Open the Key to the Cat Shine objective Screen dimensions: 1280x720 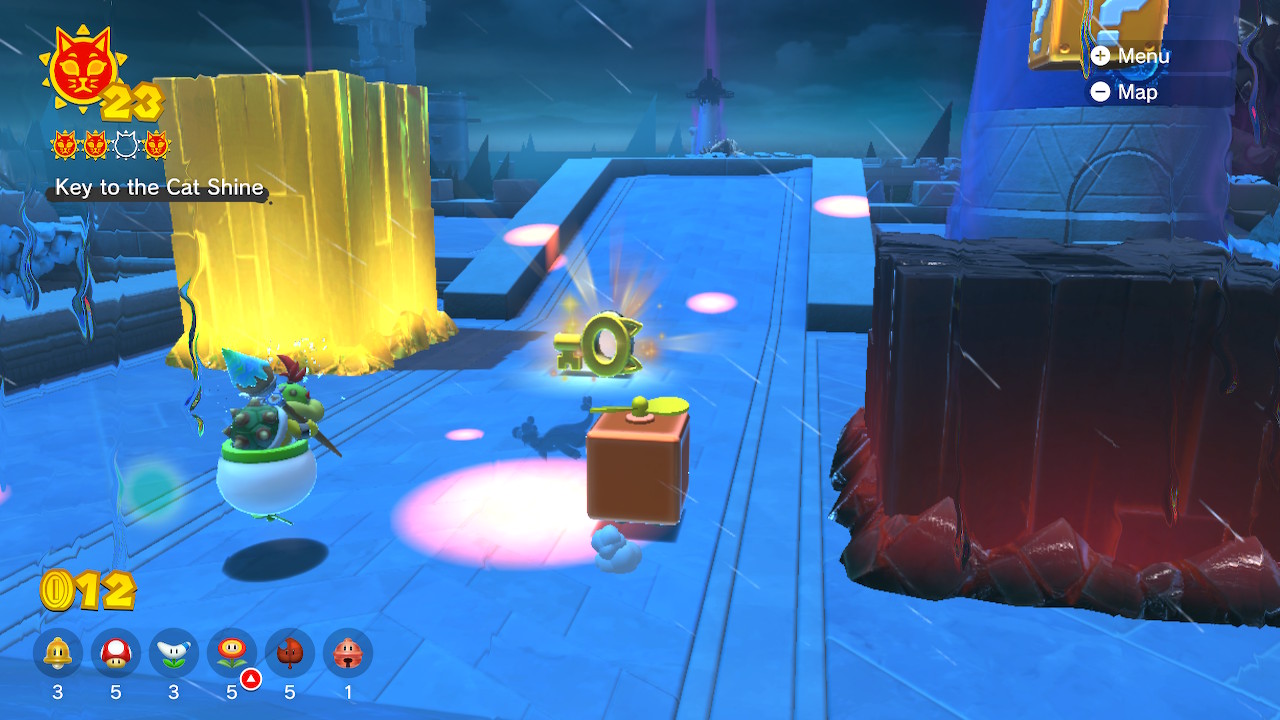click(x=159, y=188)
